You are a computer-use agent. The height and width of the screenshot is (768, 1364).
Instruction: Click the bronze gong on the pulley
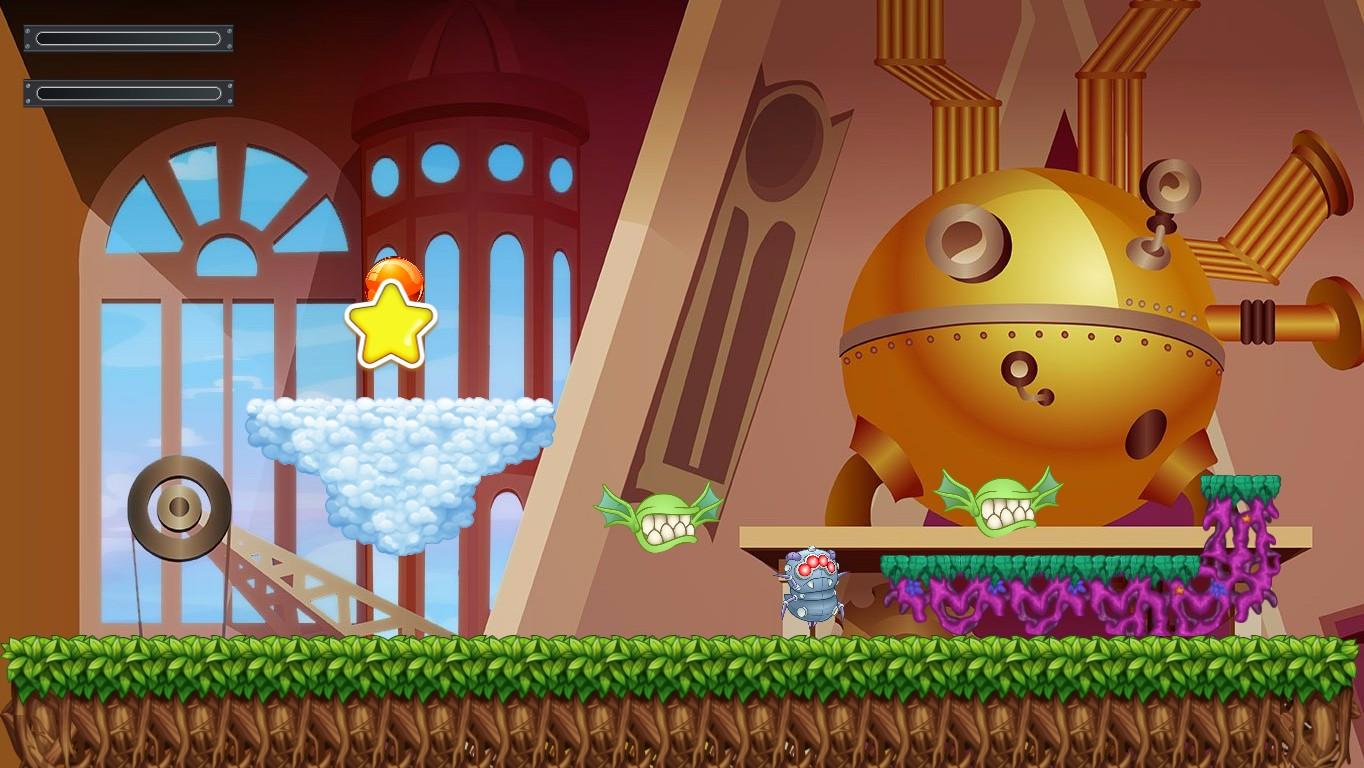tap(176, 510)
